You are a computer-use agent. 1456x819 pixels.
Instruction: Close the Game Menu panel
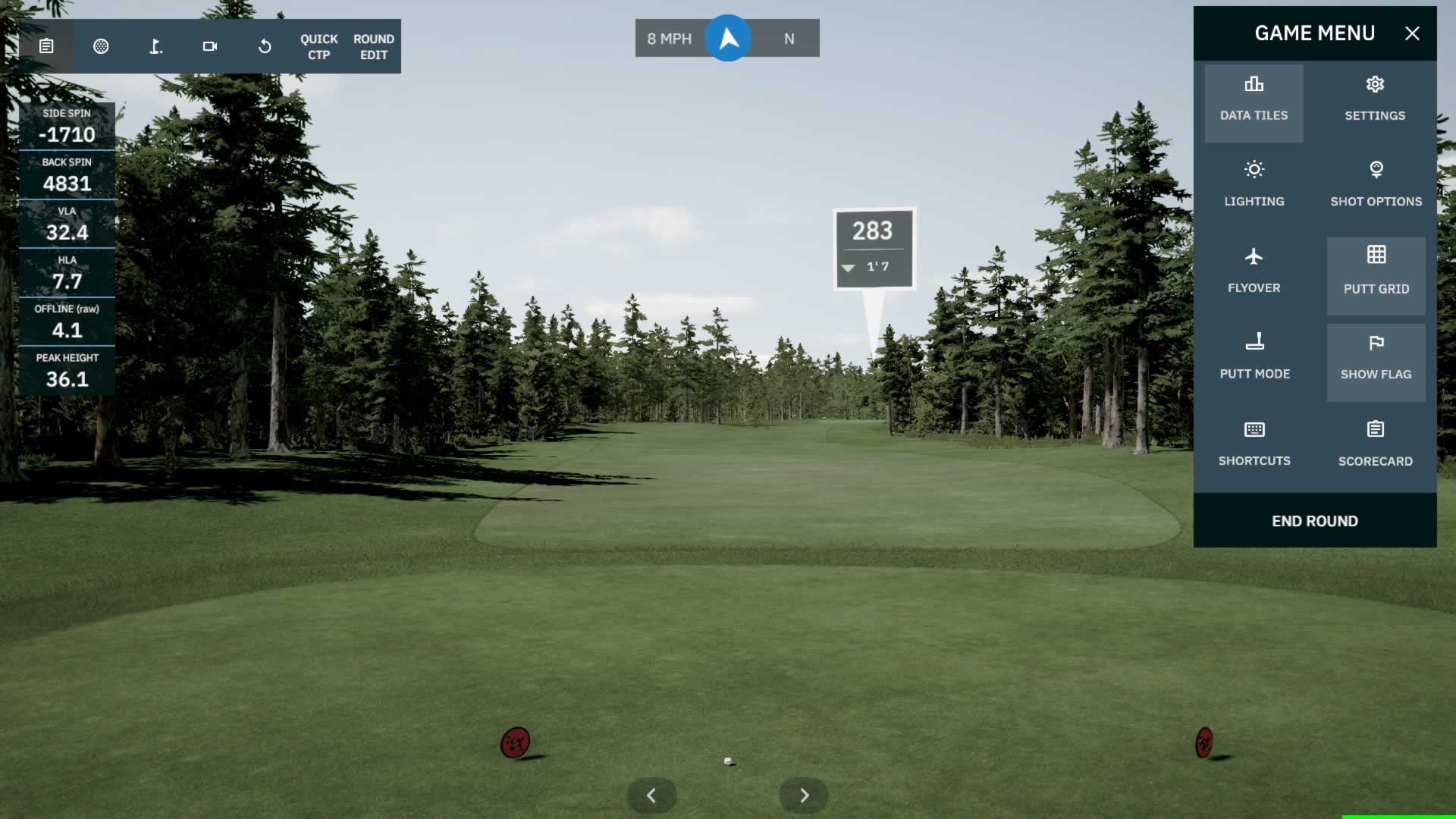point(1411,33)
